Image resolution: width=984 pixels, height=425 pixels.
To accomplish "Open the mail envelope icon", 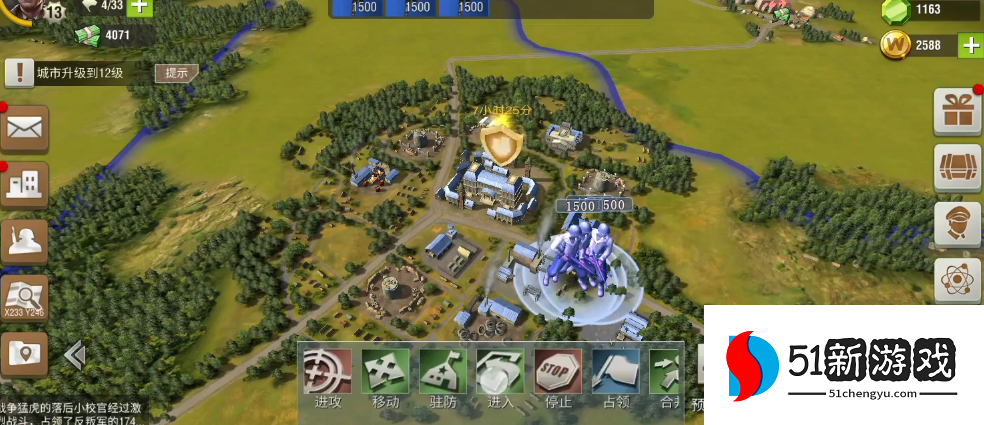I will 25,128.
